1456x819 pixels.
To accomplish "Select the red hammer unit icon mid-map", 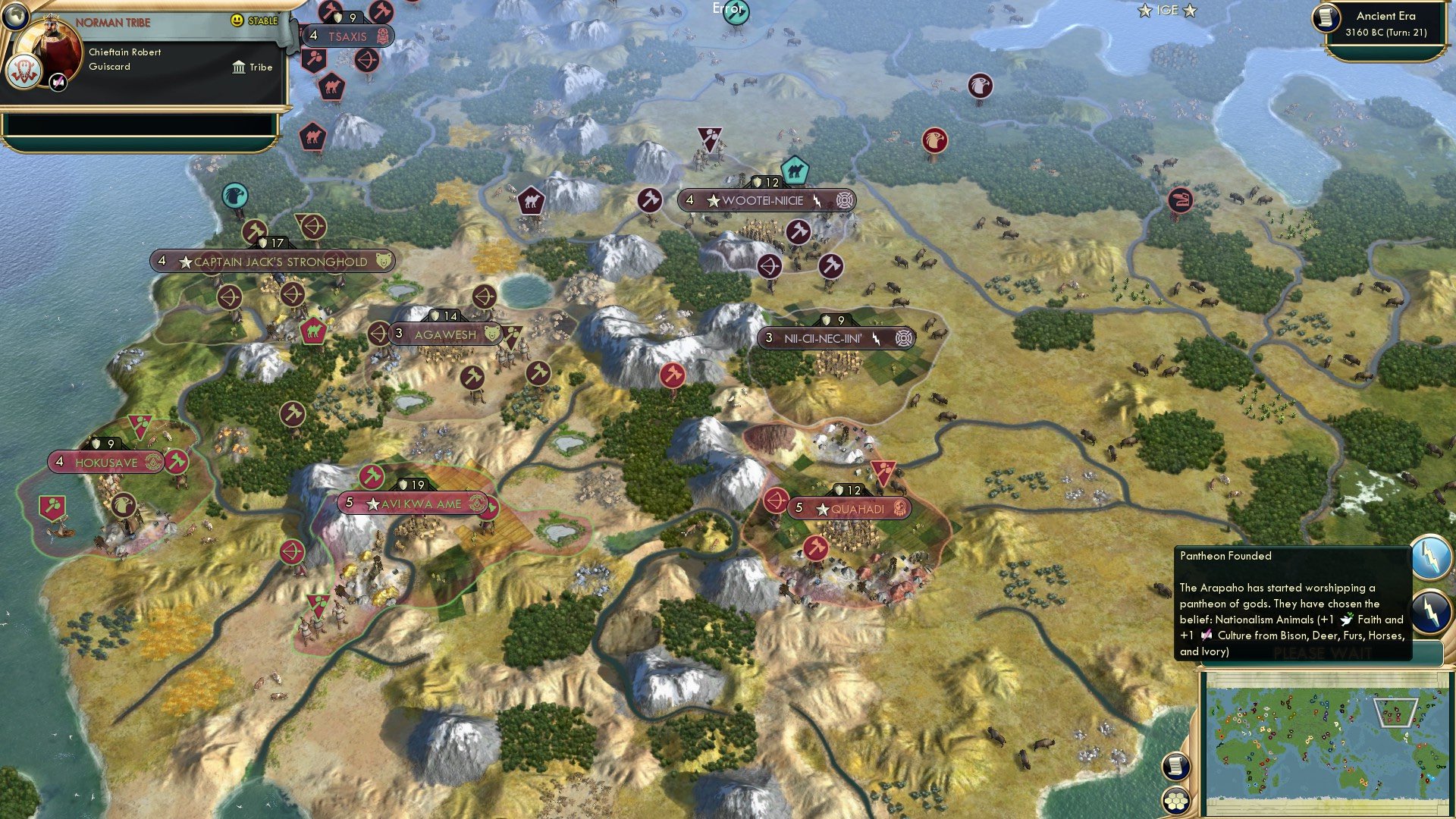I will [x=672, y=373].
